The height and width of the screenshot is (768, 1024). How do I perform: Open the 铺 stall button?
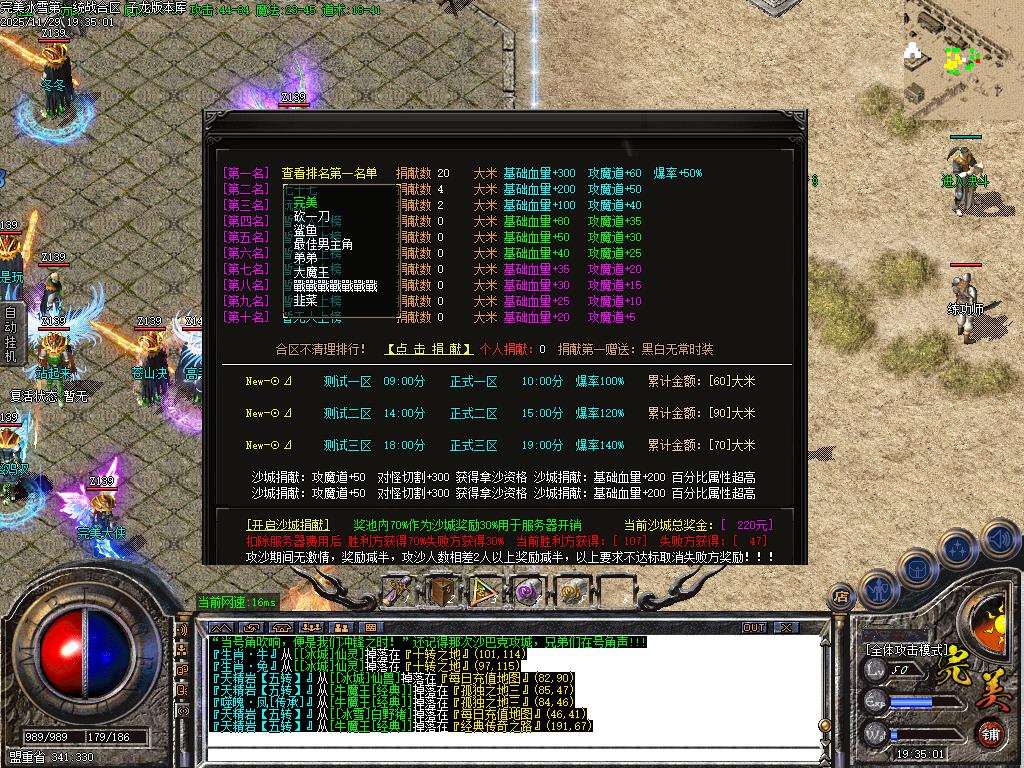[990, 732]
